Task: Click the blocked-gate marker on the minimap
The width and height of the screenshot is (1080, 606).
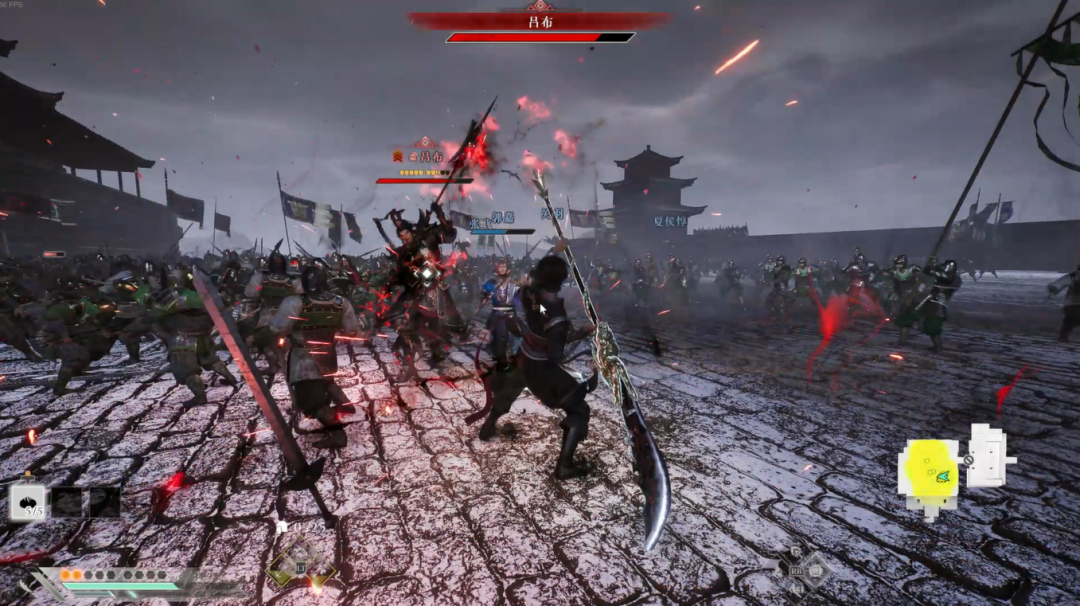Action: click(x=968, y=460)
